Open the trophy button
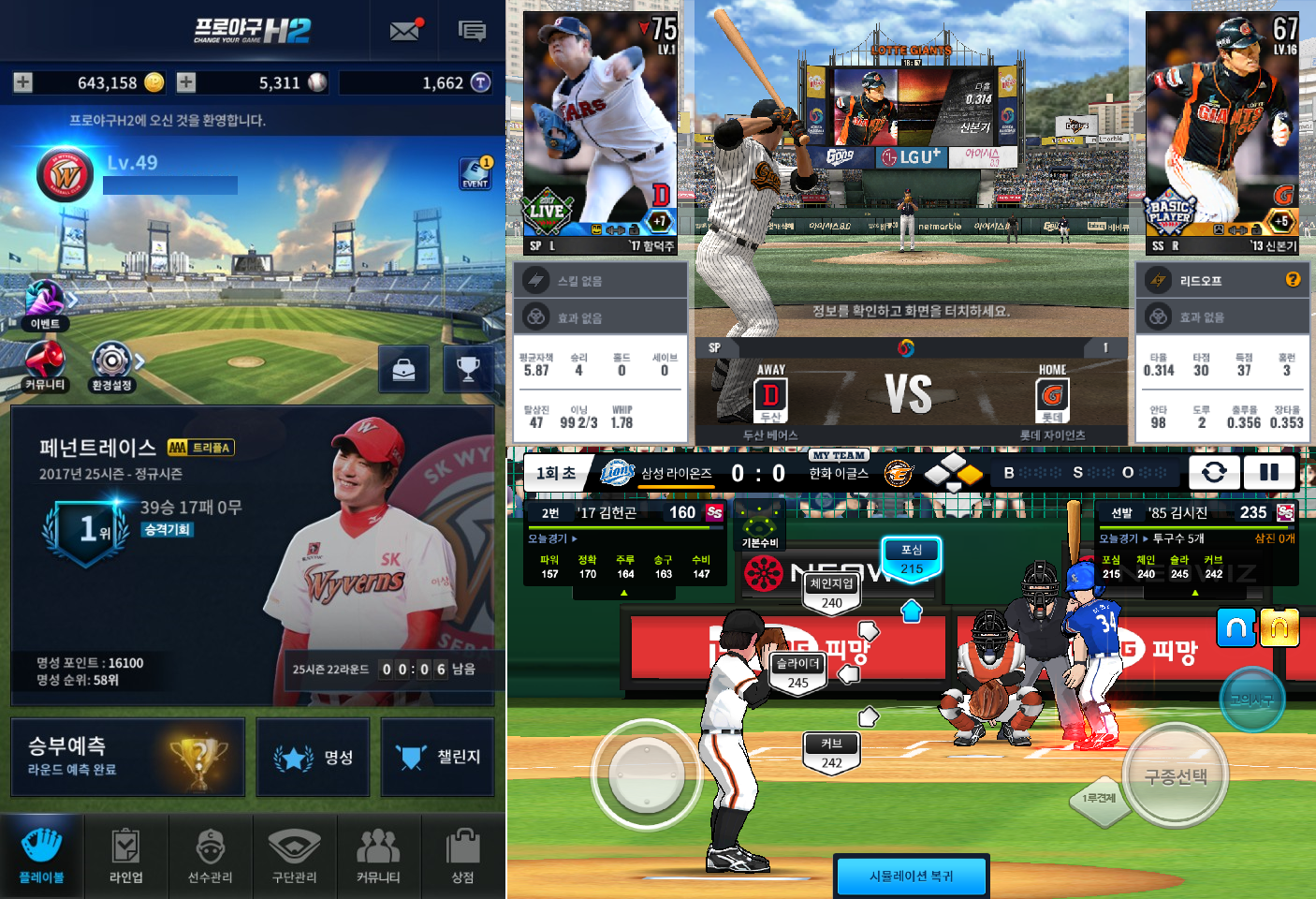Screen dimensions: 1316x899 (x=468, y=370)
